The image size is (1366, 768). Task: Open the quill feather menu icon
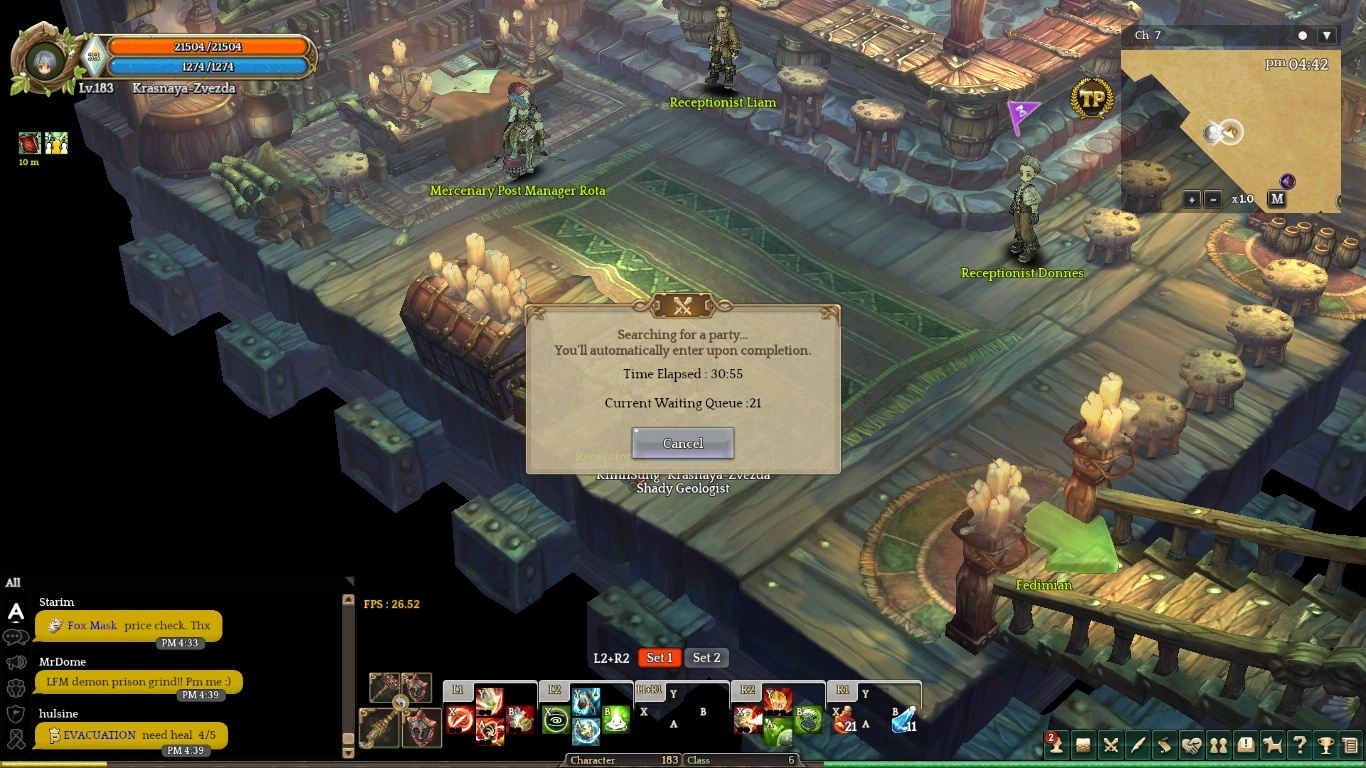click(x=1137, y=745)
